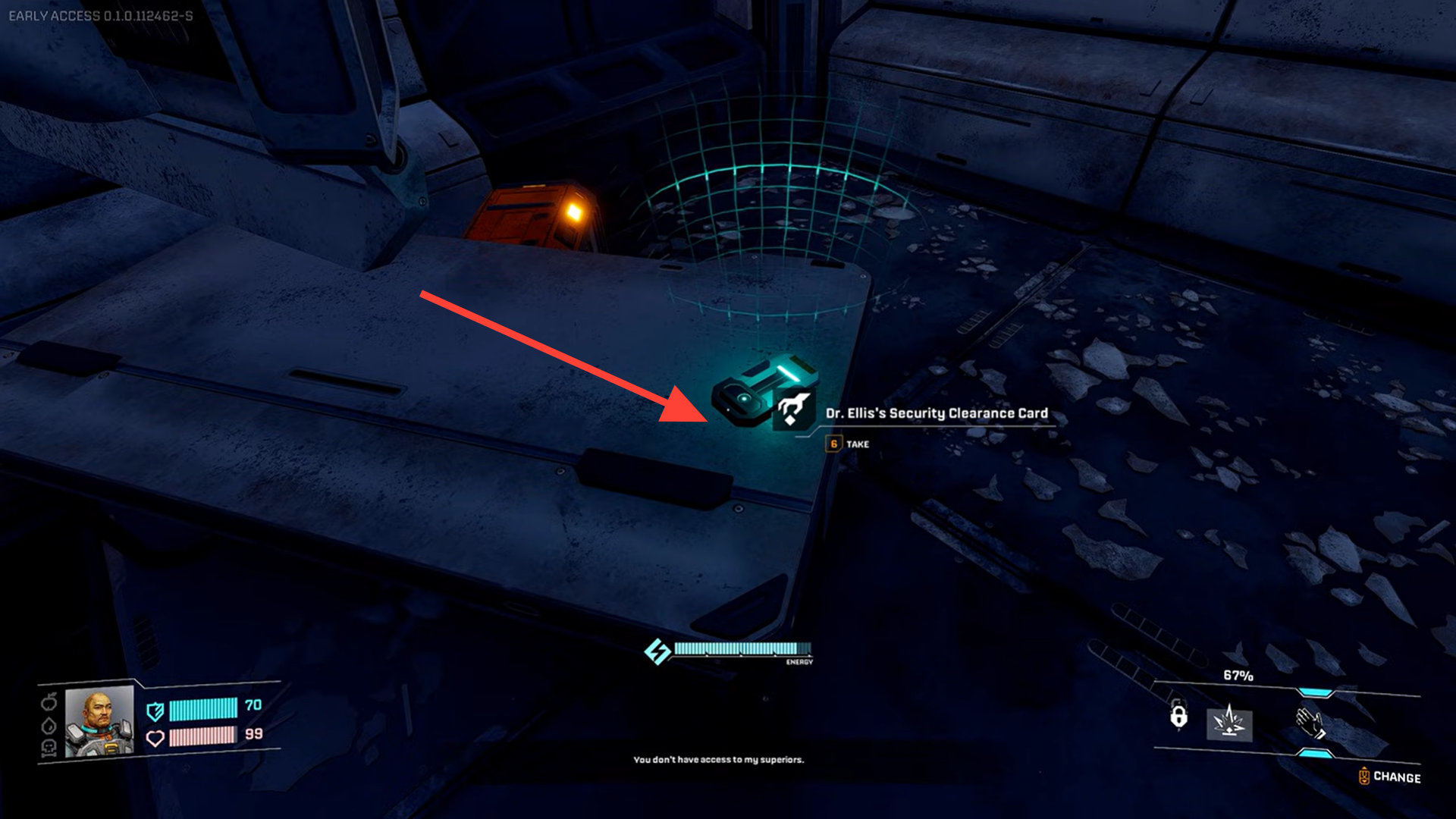Viewport: 1456px width, 819px height.
Task: Choose the explosion ability slot
Action: tap(1229, 721)
